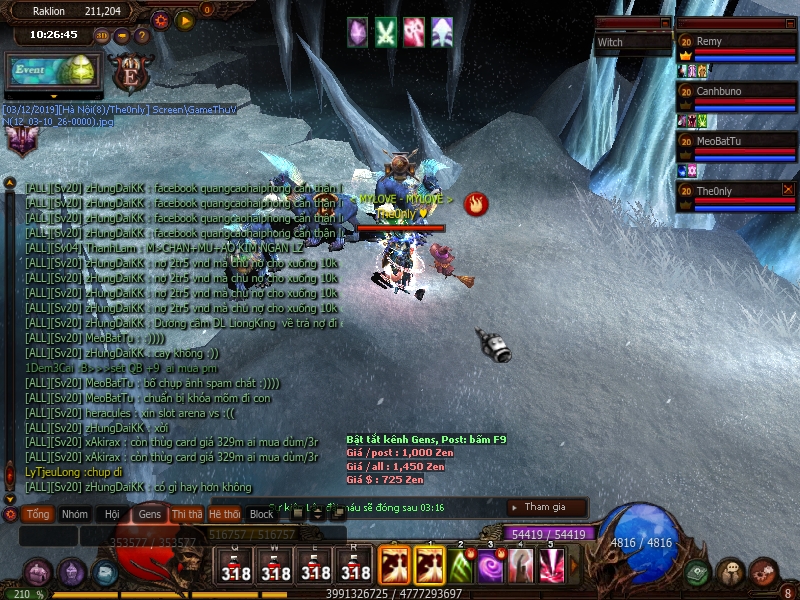
Task: Click the Tham gia join button
Action: (x=546, y=507)
